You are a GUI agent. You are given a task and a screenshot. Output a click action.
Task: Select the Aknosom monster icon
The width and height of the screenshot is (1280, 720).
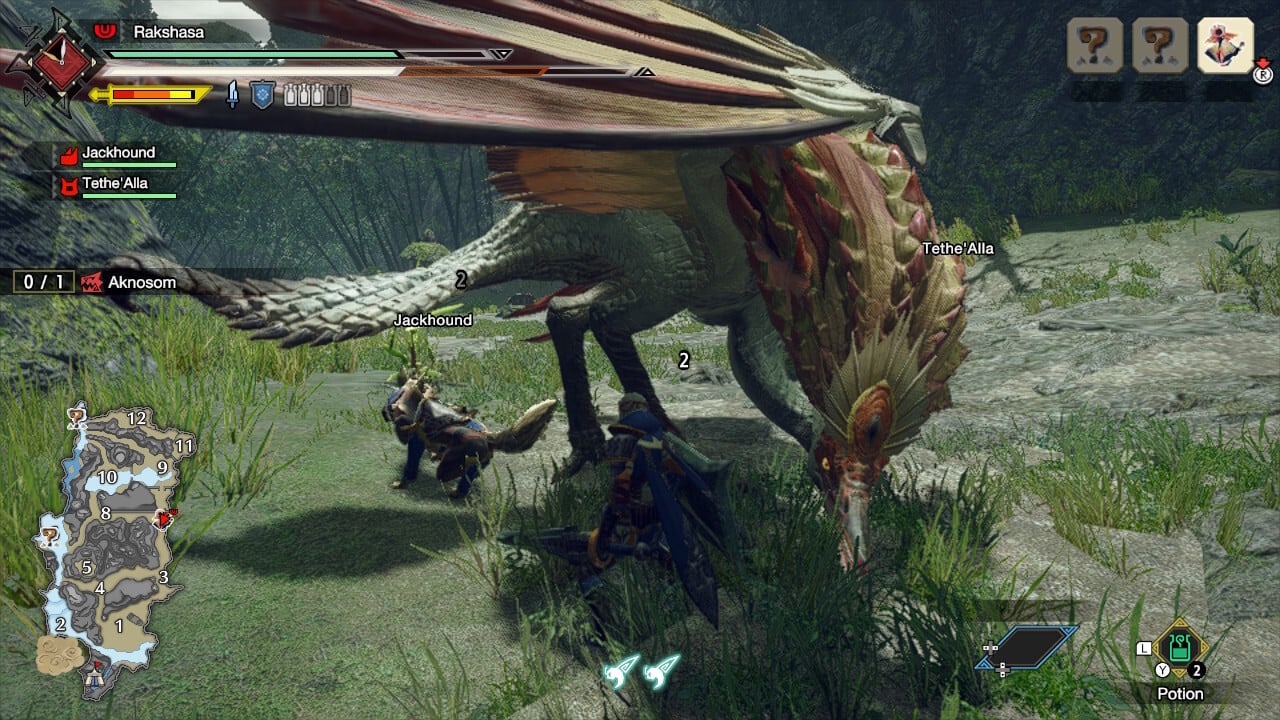click(93, 282)
